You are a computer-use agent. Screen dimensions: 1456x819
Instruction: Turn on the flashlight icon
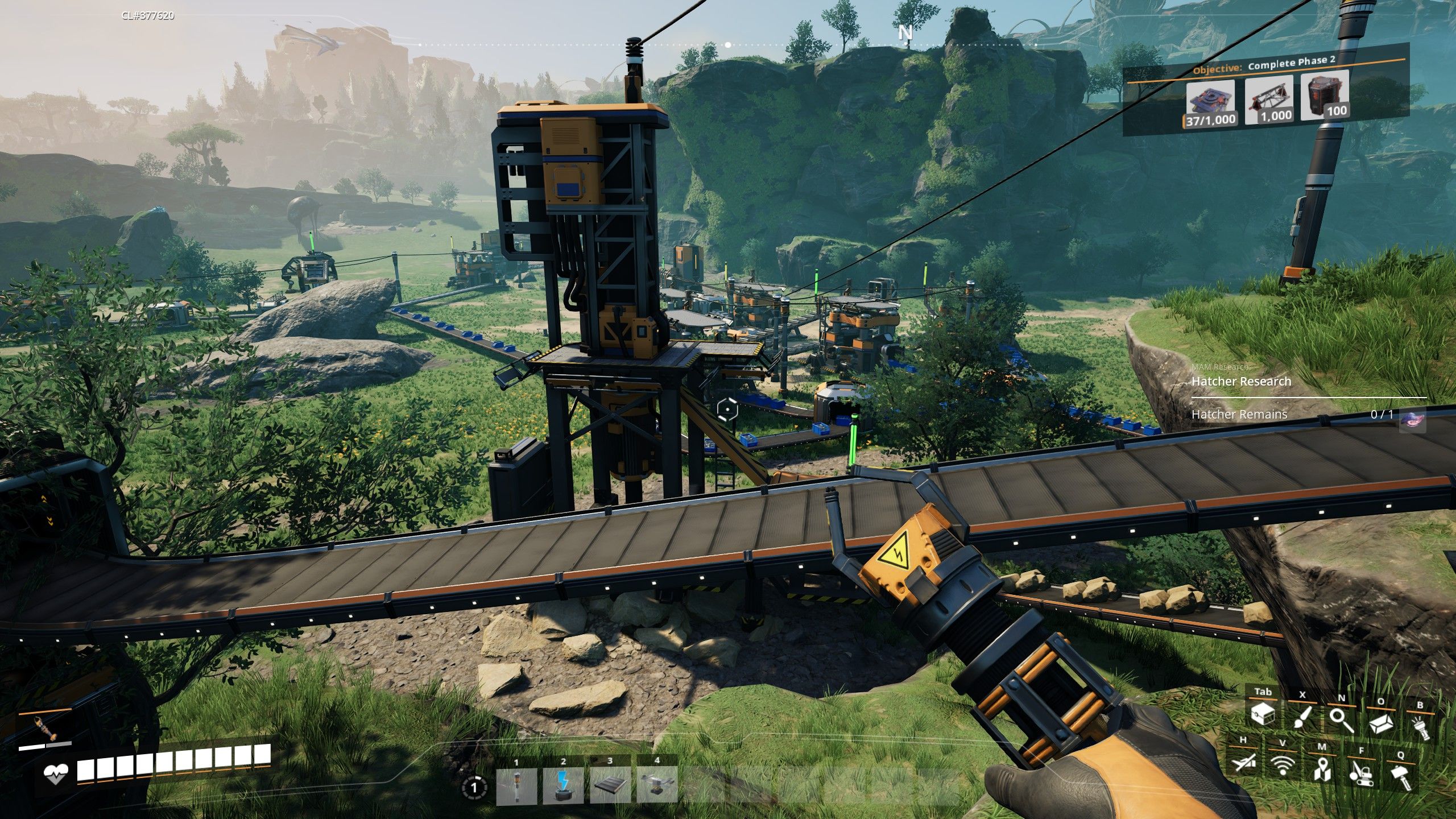tap(1421, 728)
